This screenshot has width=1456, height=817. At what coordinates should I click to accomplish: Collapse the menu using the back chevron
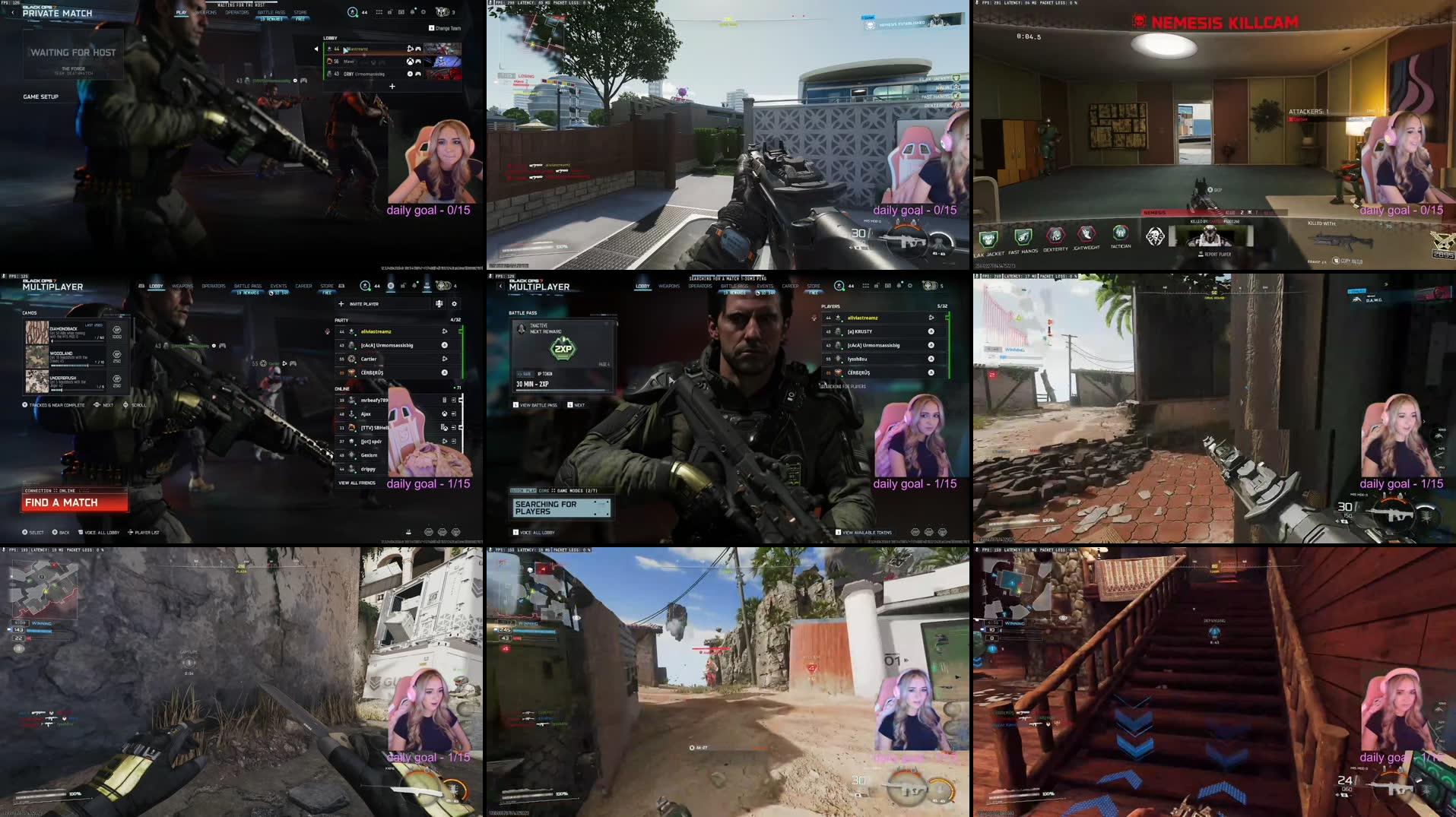click(x=500, y=285)
